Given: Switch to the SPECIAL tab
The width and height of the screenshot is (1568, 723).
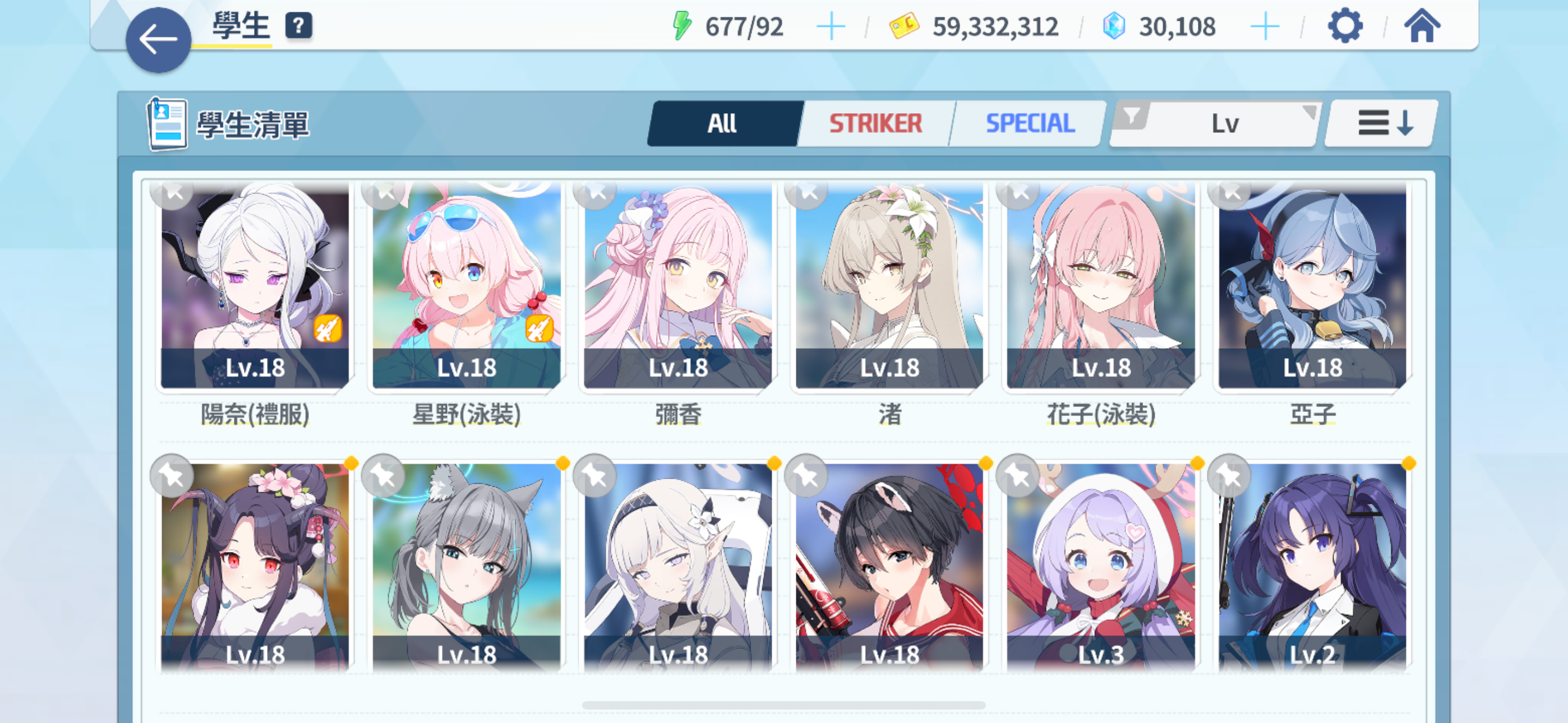Looking at the screenshot, I should click(1030, 122).
